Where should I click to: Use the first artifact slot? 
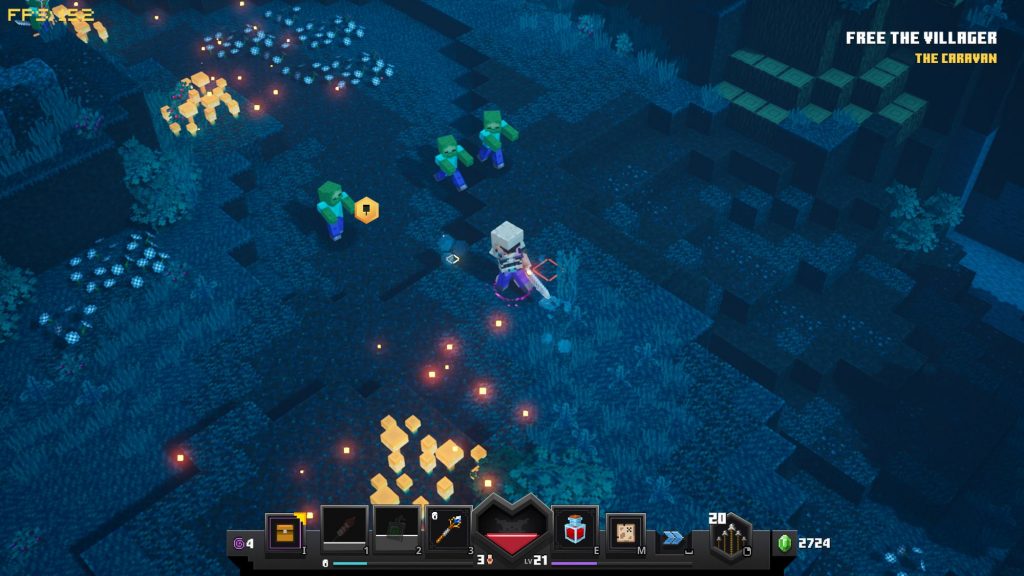344,527
